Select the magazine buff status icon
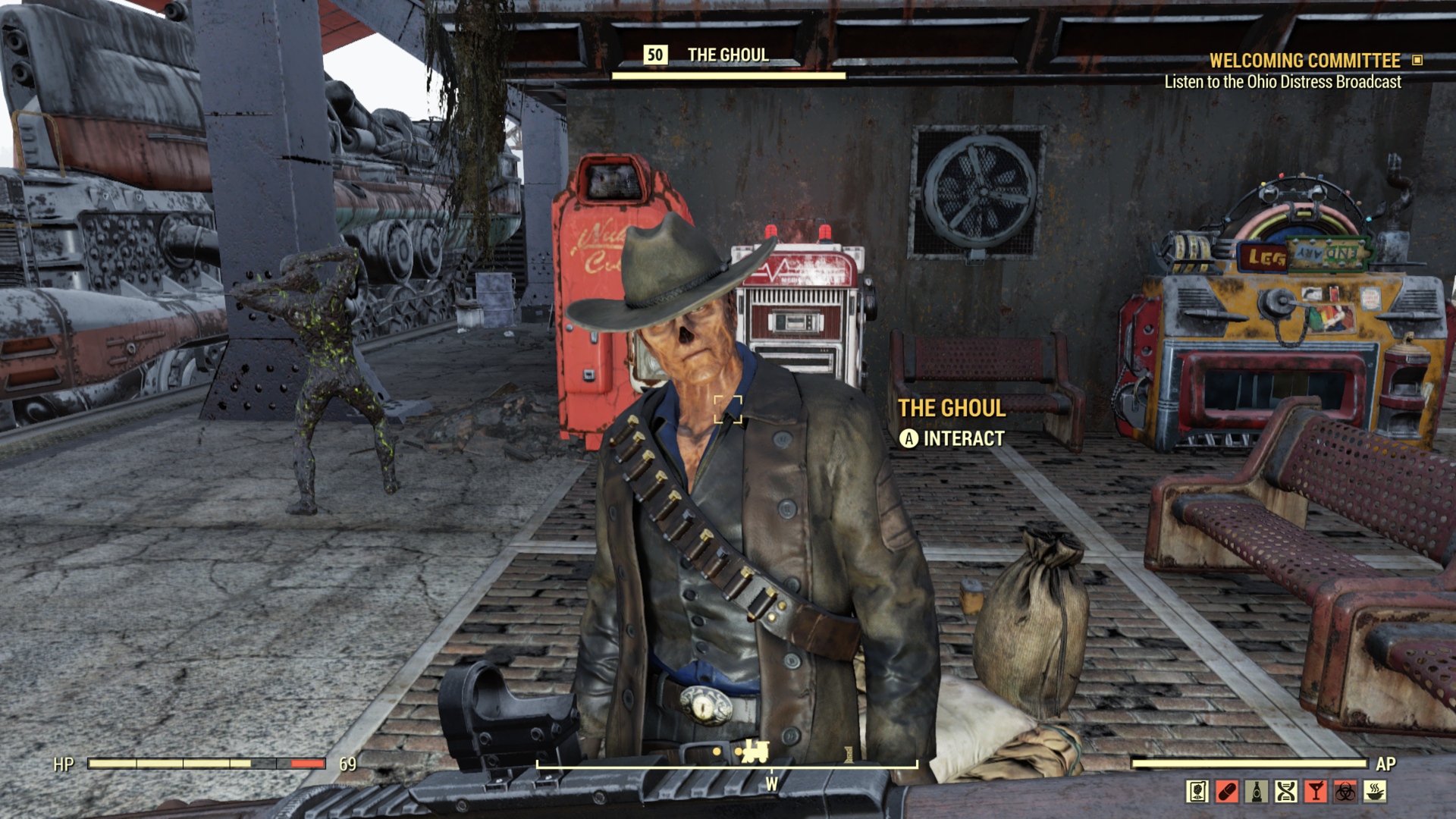 click(x=1197, y=792)
